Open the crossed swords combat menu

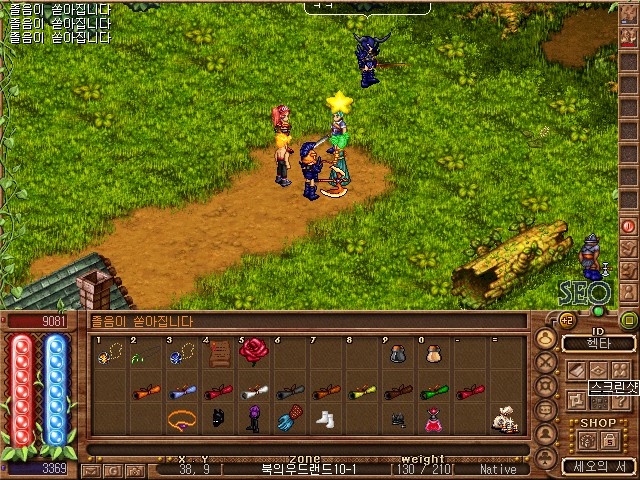pyautogui.click(x=546, y=363)
